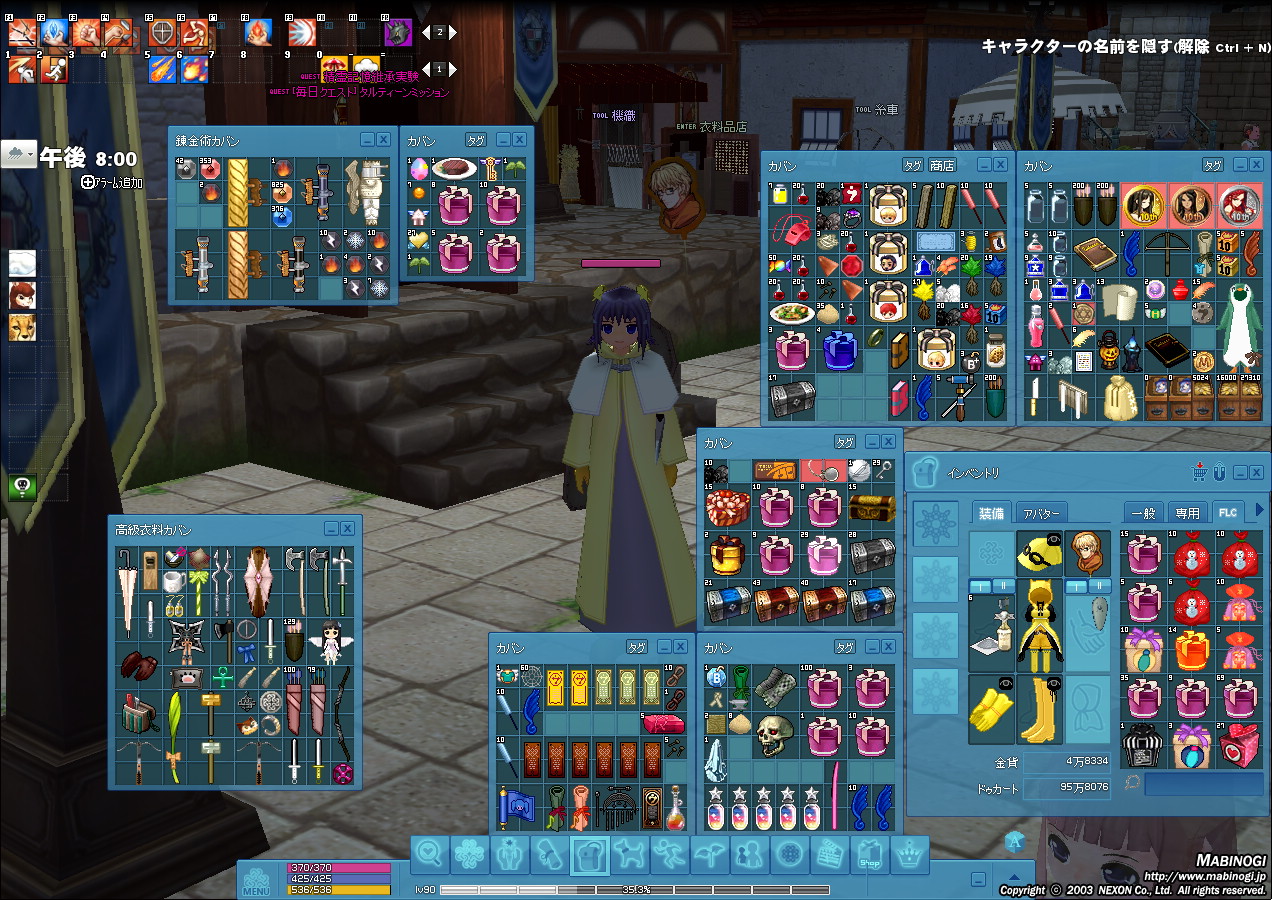
Task: Open the 商店 button on bag window
Action: click(942, 165)
